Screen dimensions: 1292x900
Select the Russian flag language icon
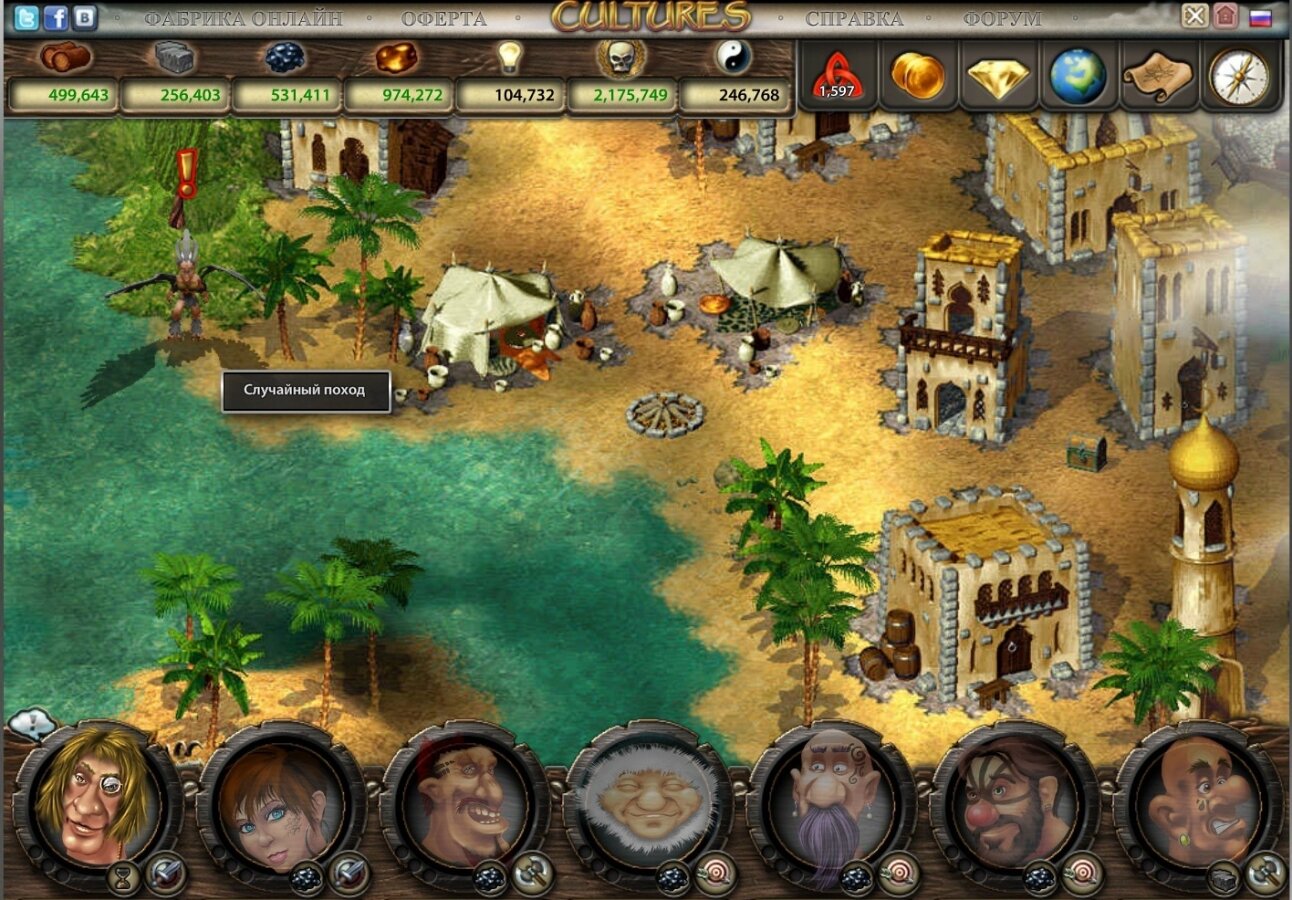coord(1260,17)
